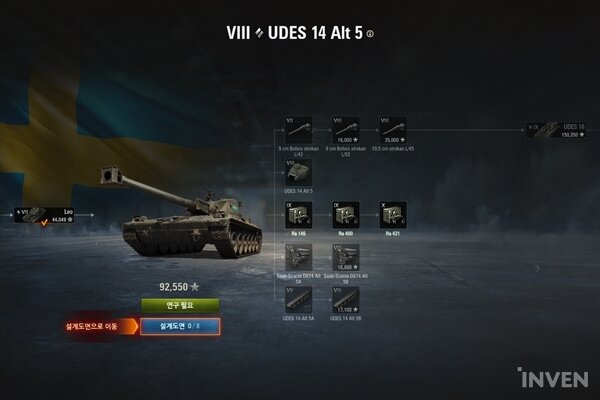This screenshot has height=400, width=600.
Task: Open the blue 설계도면 blueprint button
Action: tap(180, 325)
